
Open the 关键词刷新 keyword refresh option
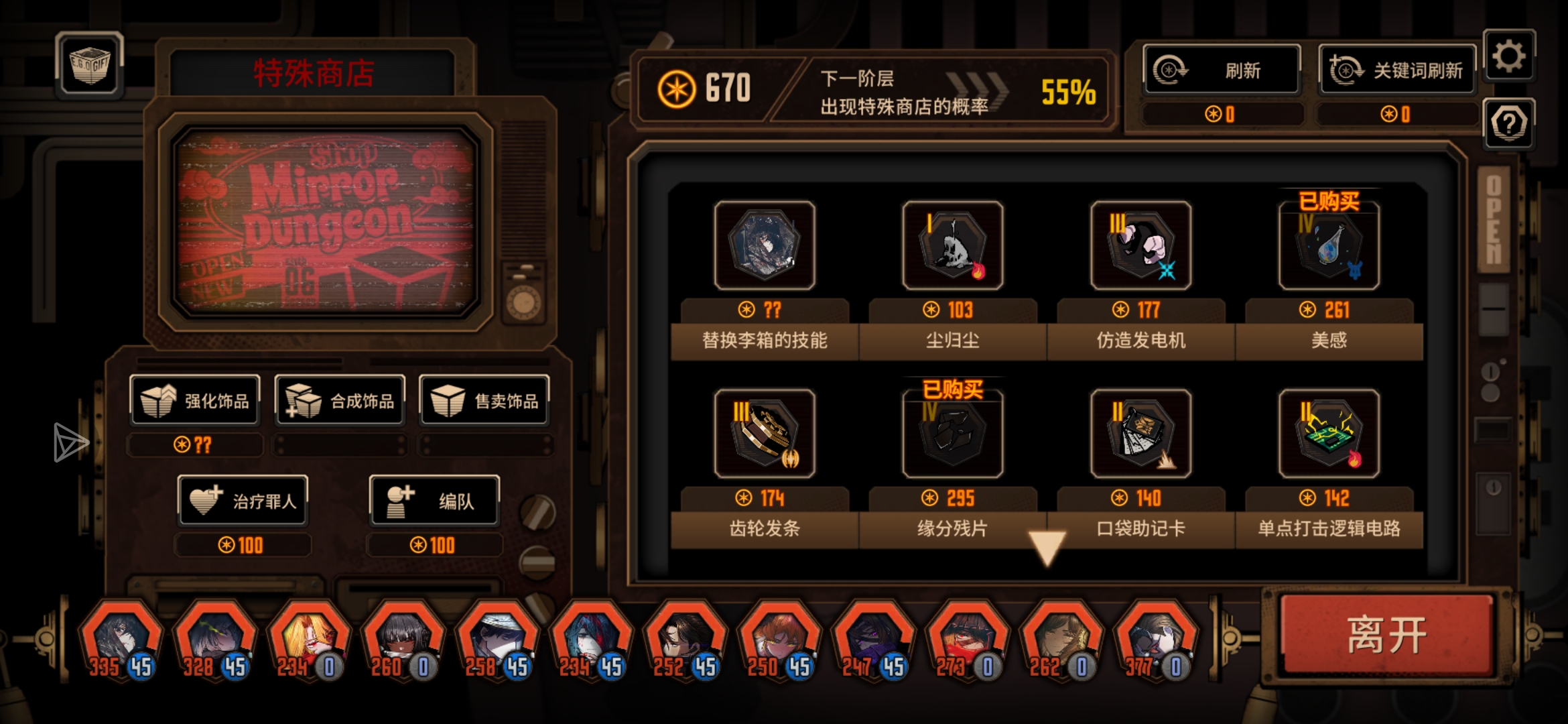pyautogui.click(x=1397, y=70)
